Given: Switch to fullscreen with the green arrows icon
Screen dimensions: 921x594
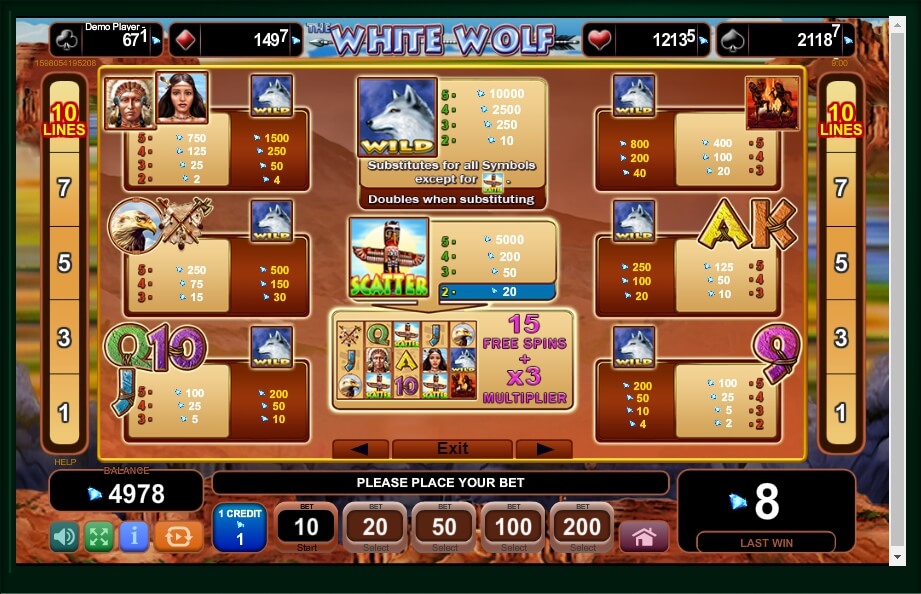Looking at the screenshot, I should [99, 537].
